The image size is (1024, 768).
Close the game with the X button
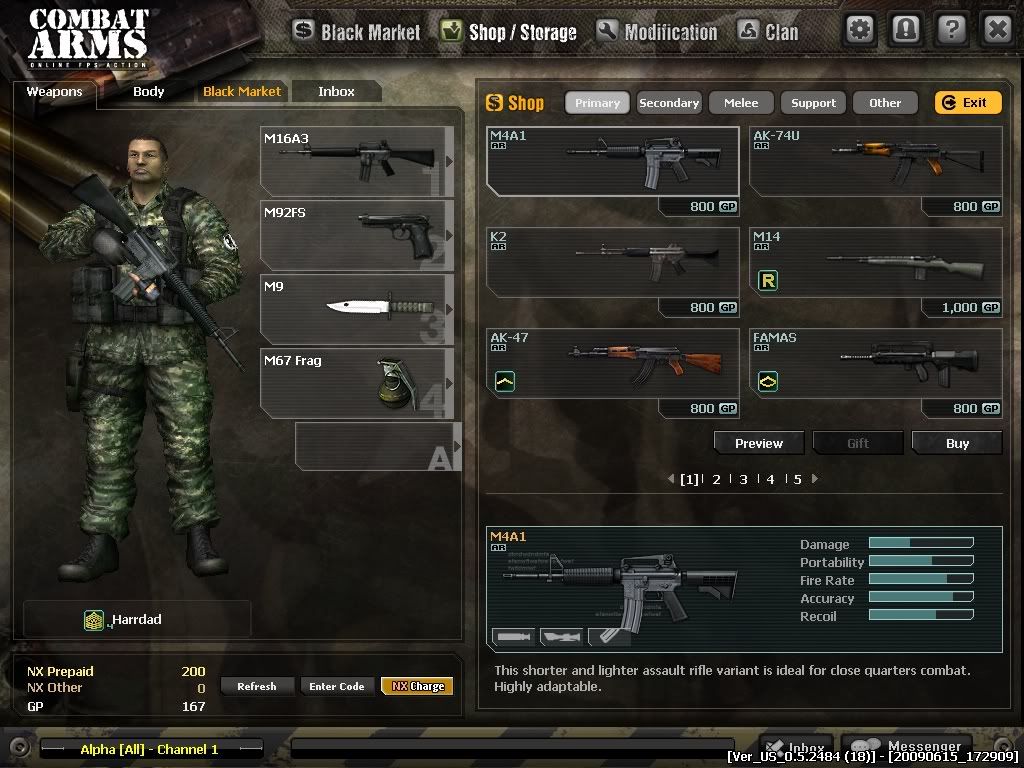(x=997, y=29)
